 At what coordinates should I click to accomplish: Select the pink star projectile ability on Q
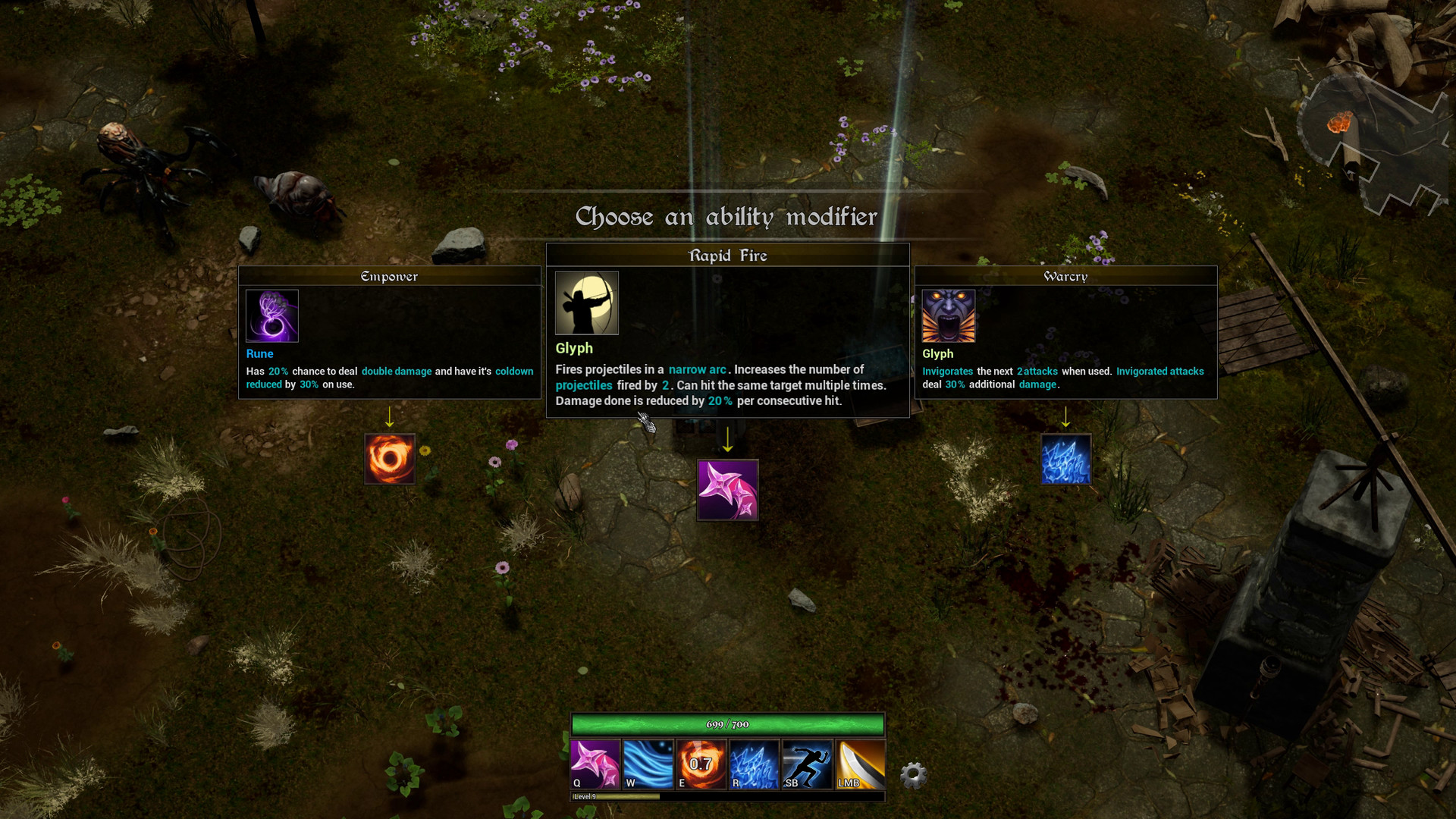click(x=595, y=764)
